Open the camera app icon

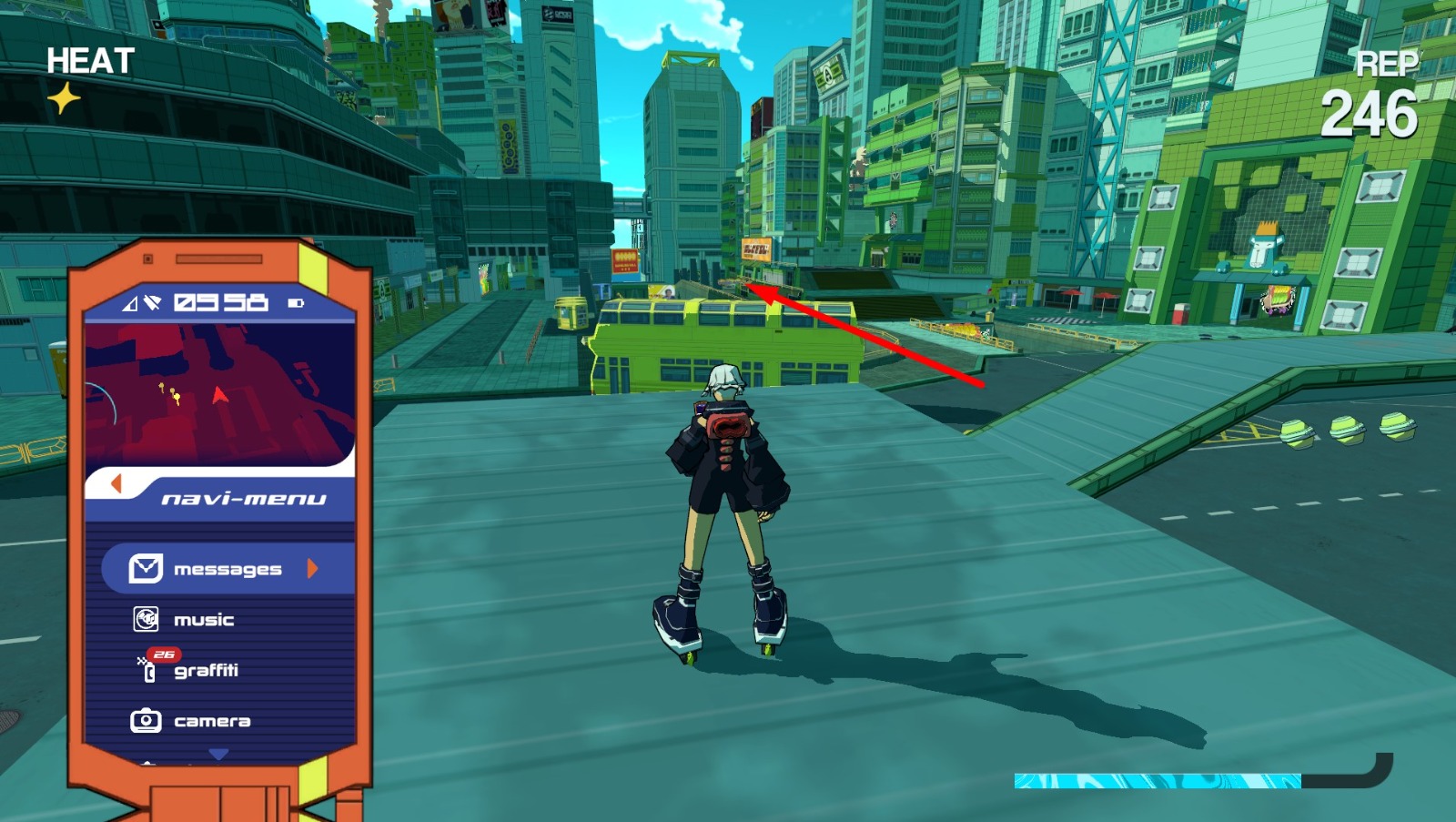(x=147, y=720)
